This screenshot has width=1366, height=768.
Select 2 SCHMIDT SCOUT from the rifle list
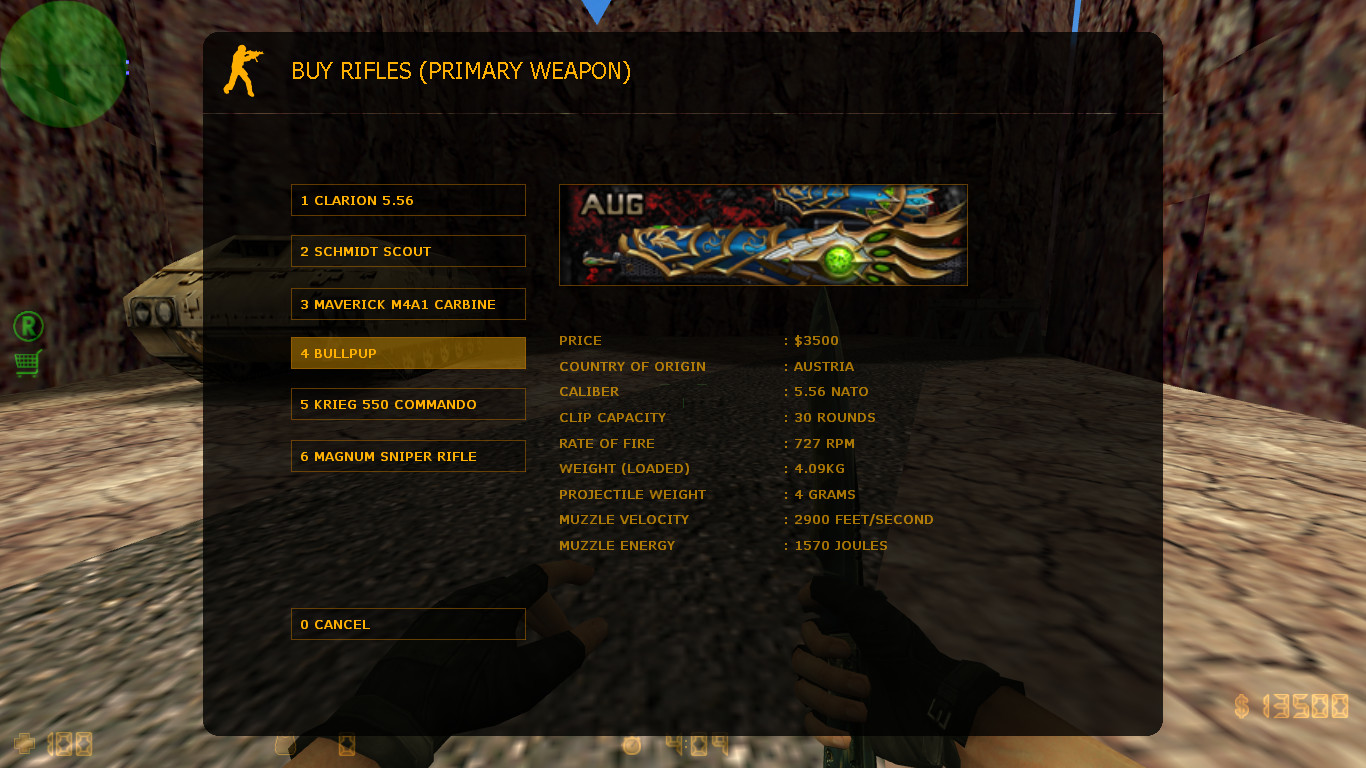click(407, 250)
